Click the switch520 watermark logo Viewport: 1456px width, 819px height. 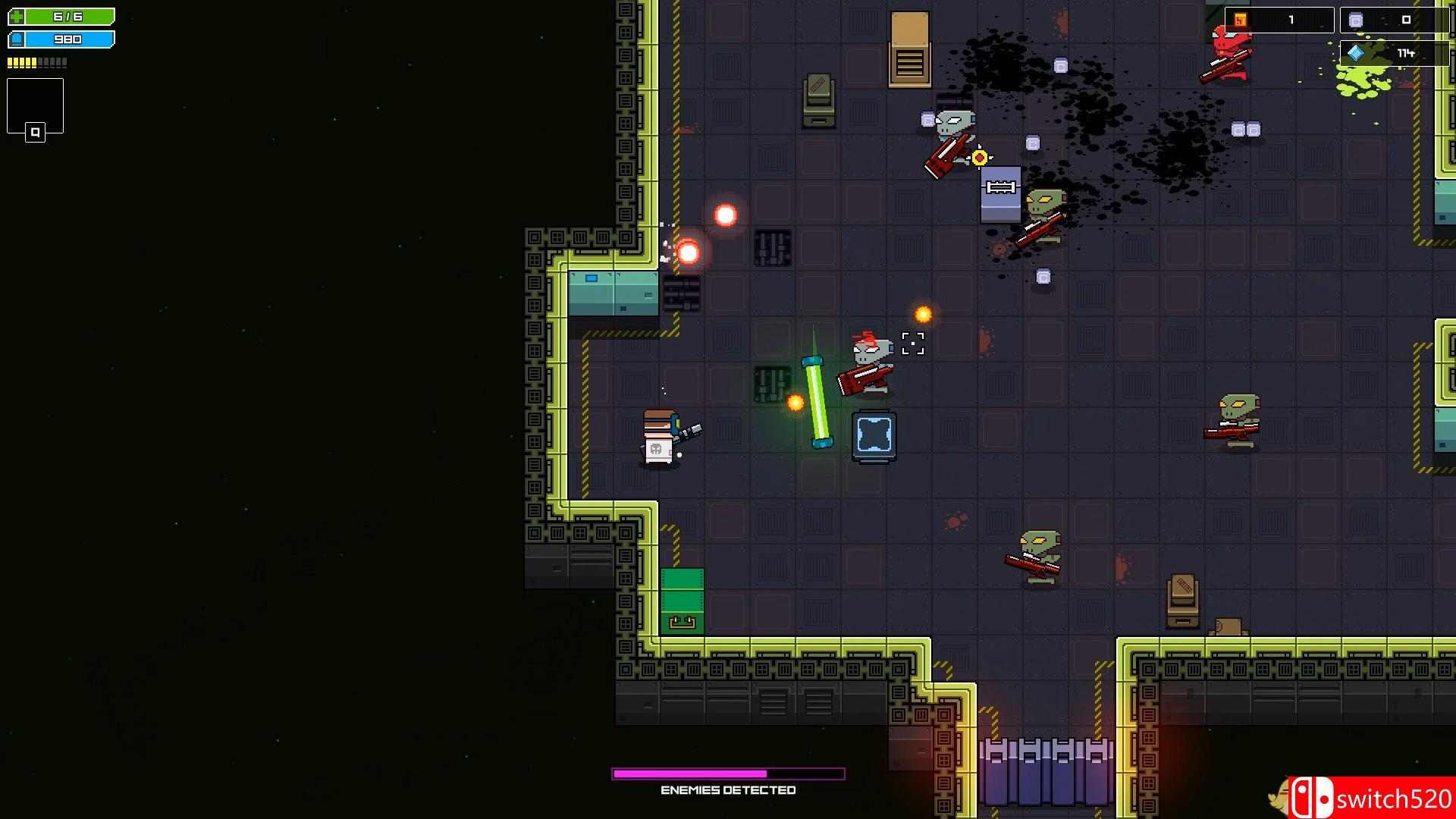[1371, 798]
